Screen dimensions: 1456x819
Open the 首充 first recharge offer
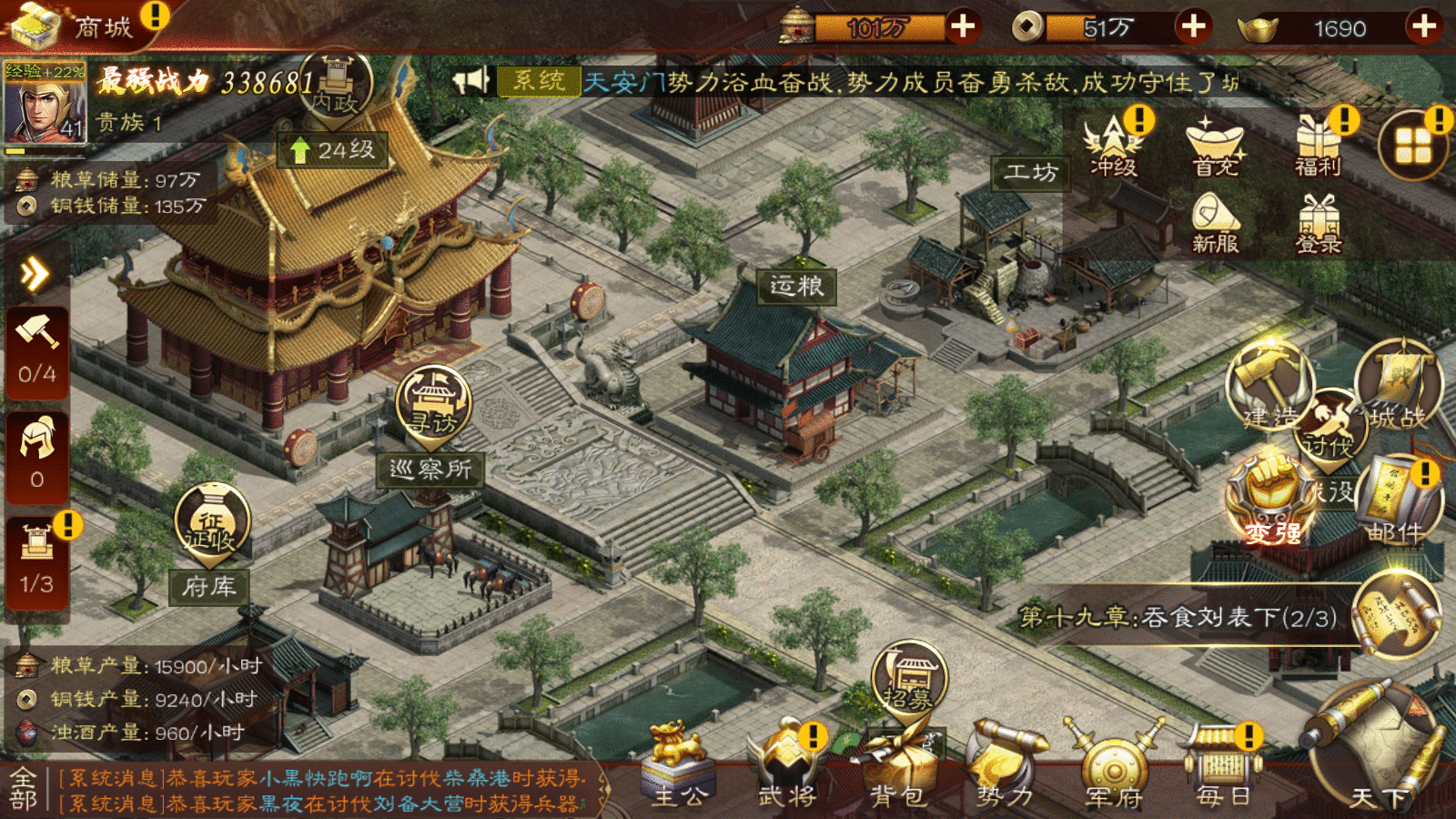coord(1215,147)
